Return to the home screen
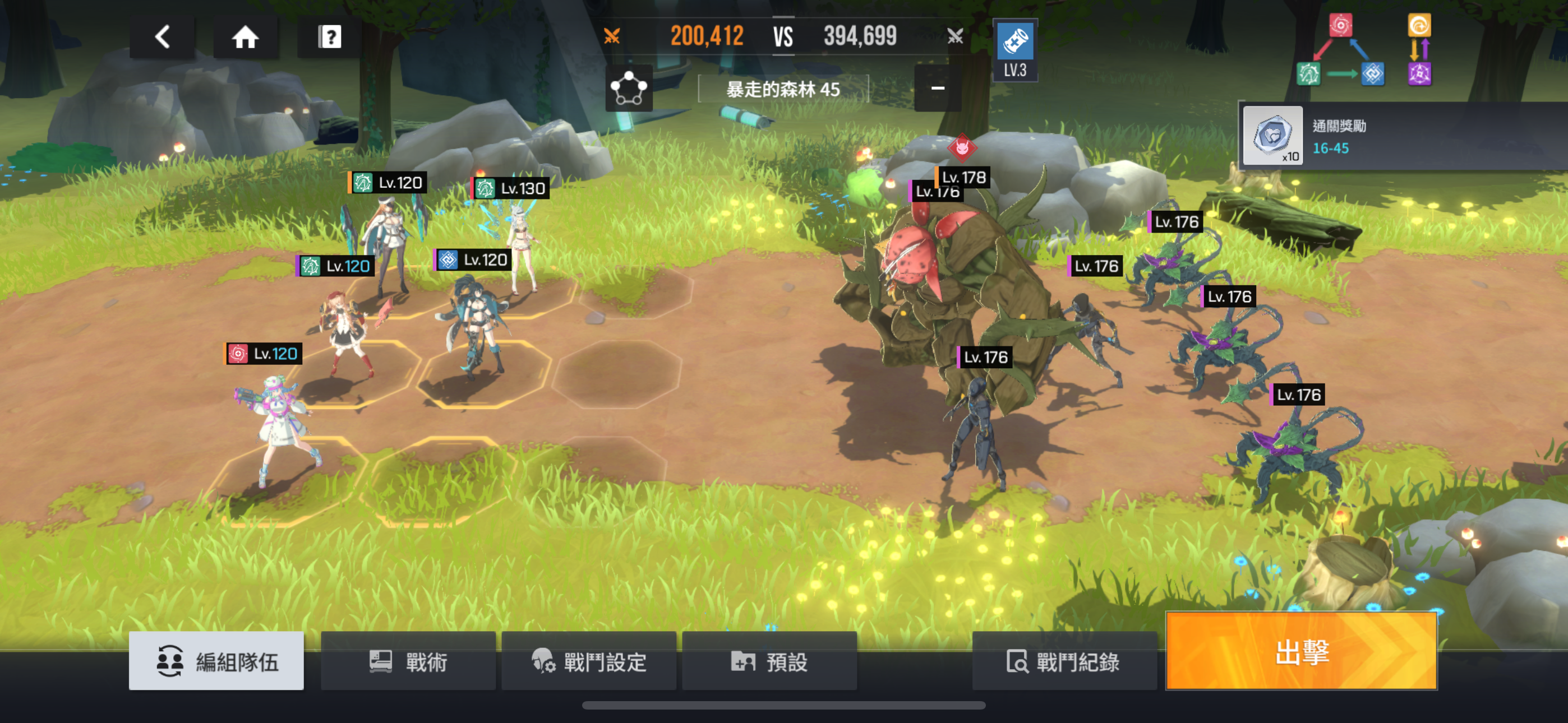The width and height of the screenshot is (1568, 723). (x=245, y=37)
